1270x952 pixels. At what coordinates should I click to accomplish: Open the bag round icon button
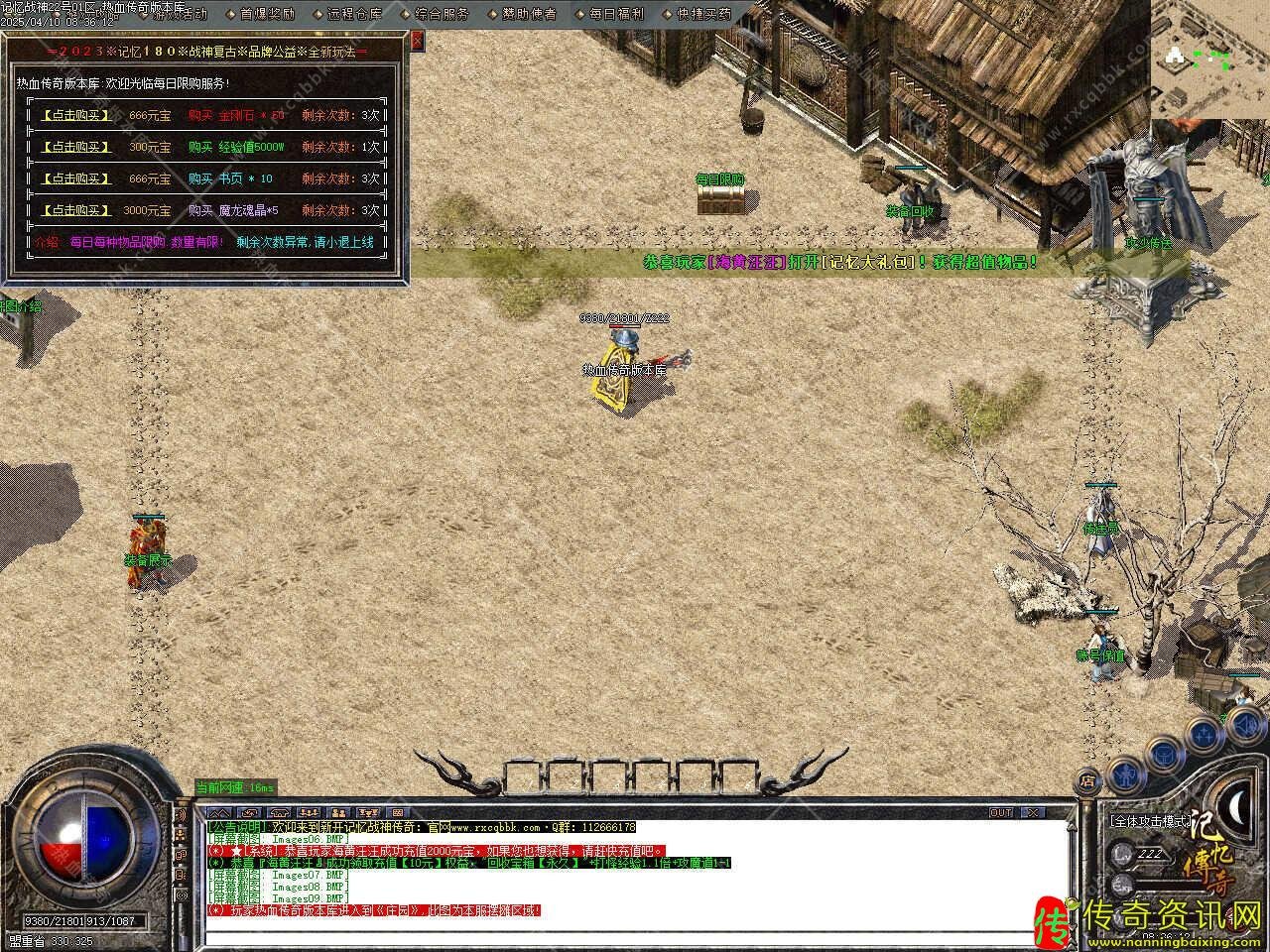tap(1162, 756)
